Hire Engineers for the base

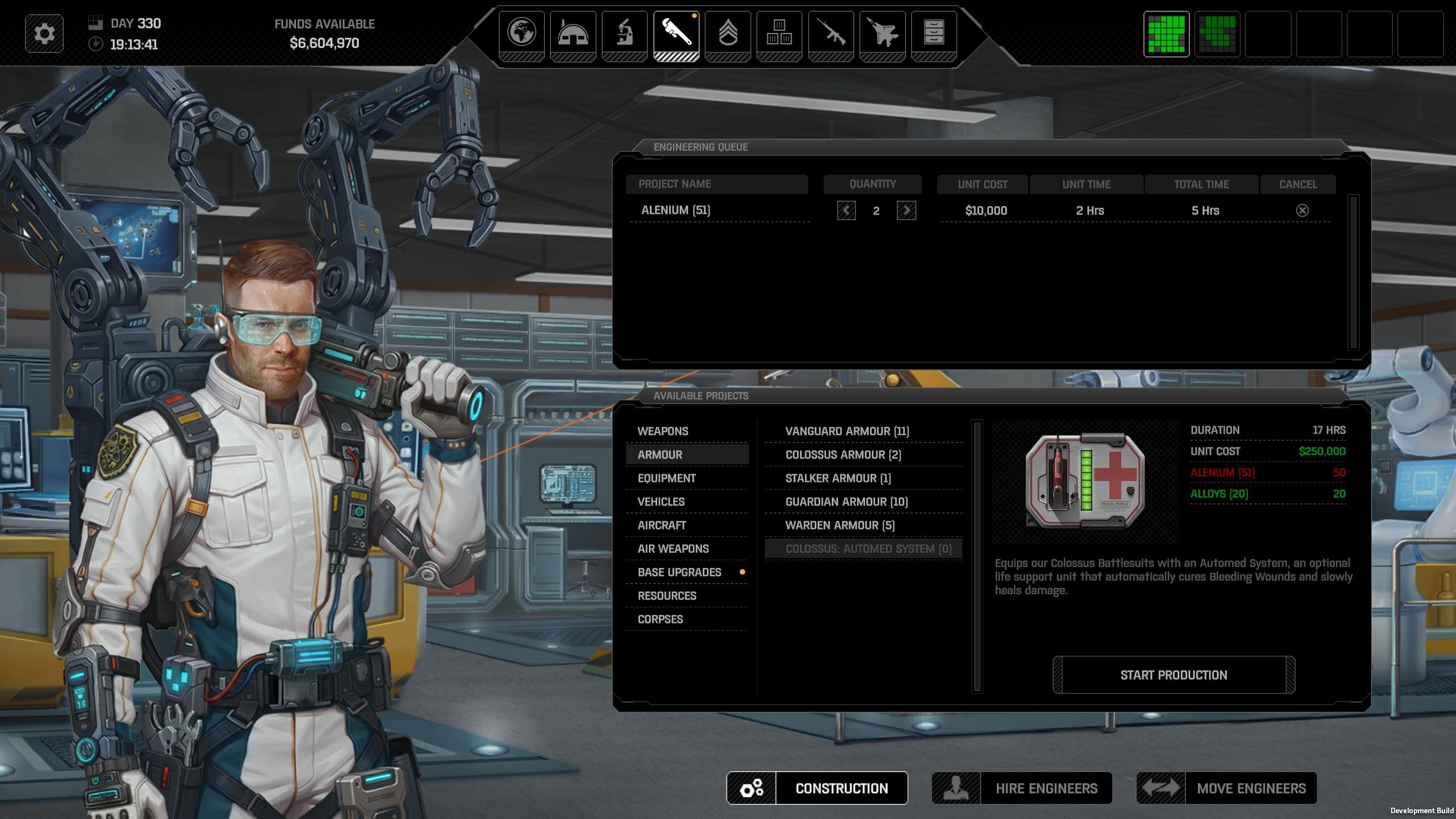click(1021, 788)
